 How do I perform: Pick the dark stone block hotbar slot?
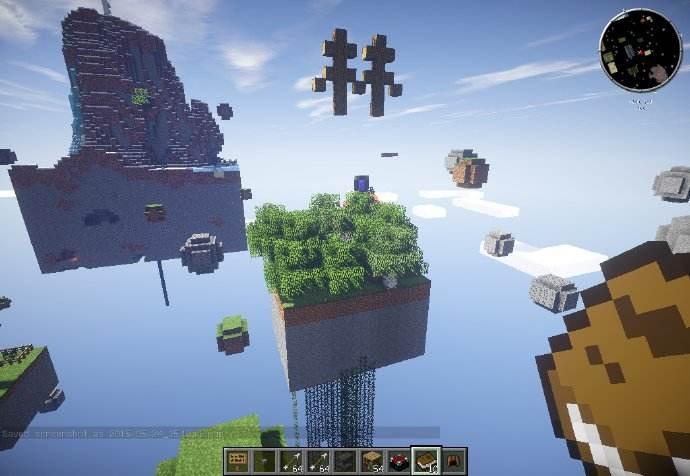346,460
